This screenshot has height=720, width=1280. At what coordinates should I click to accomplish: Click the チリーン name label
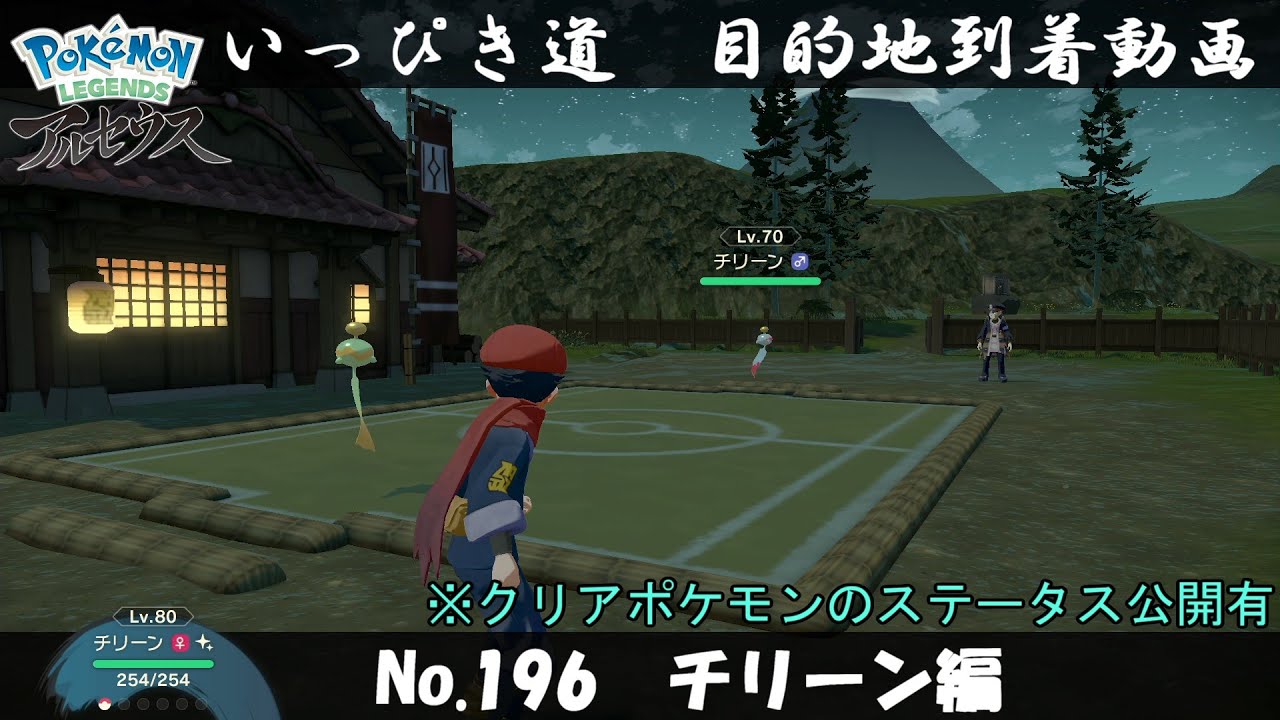coord(128,643)
